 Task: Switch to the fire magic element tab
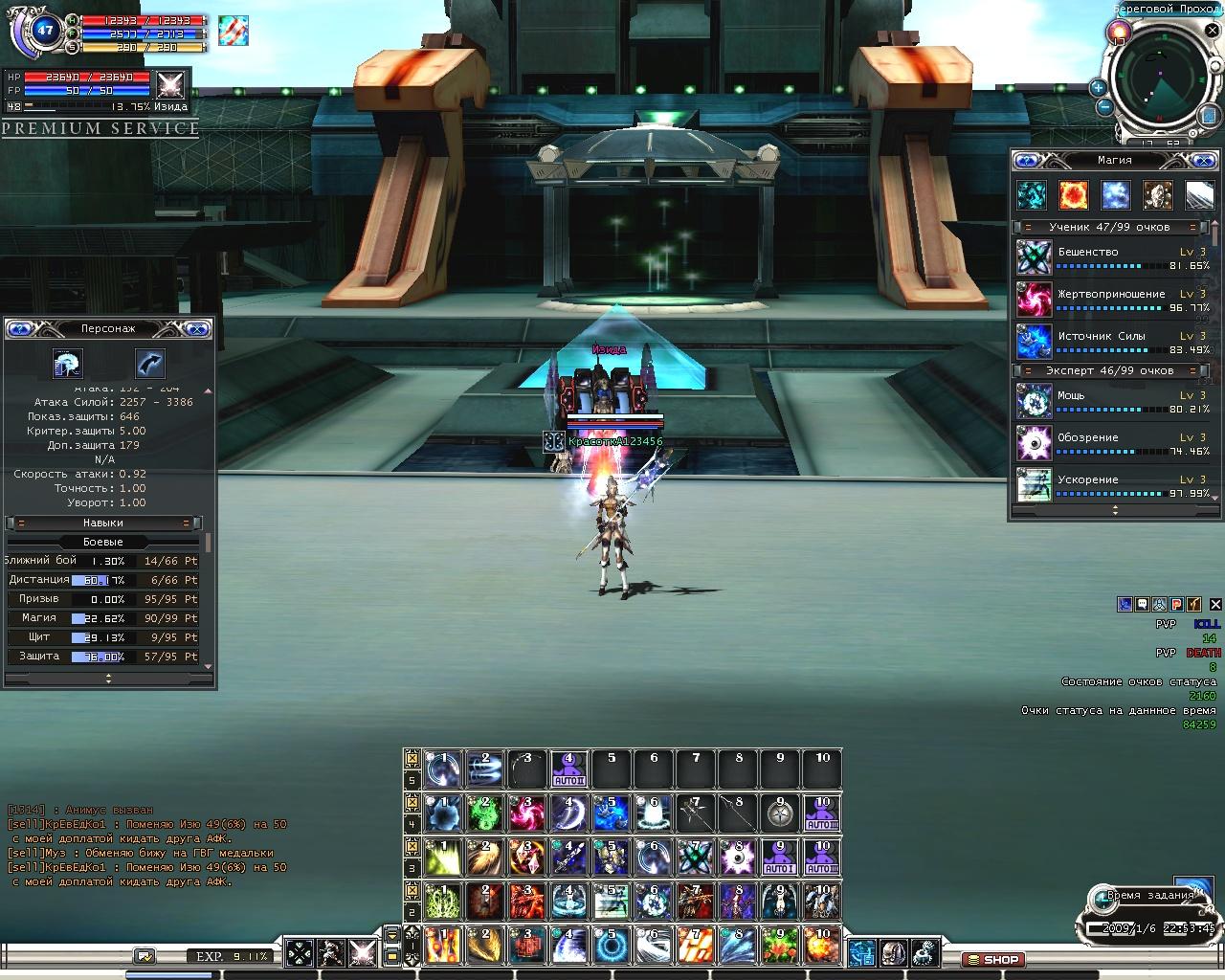[x=1073, y=195]
